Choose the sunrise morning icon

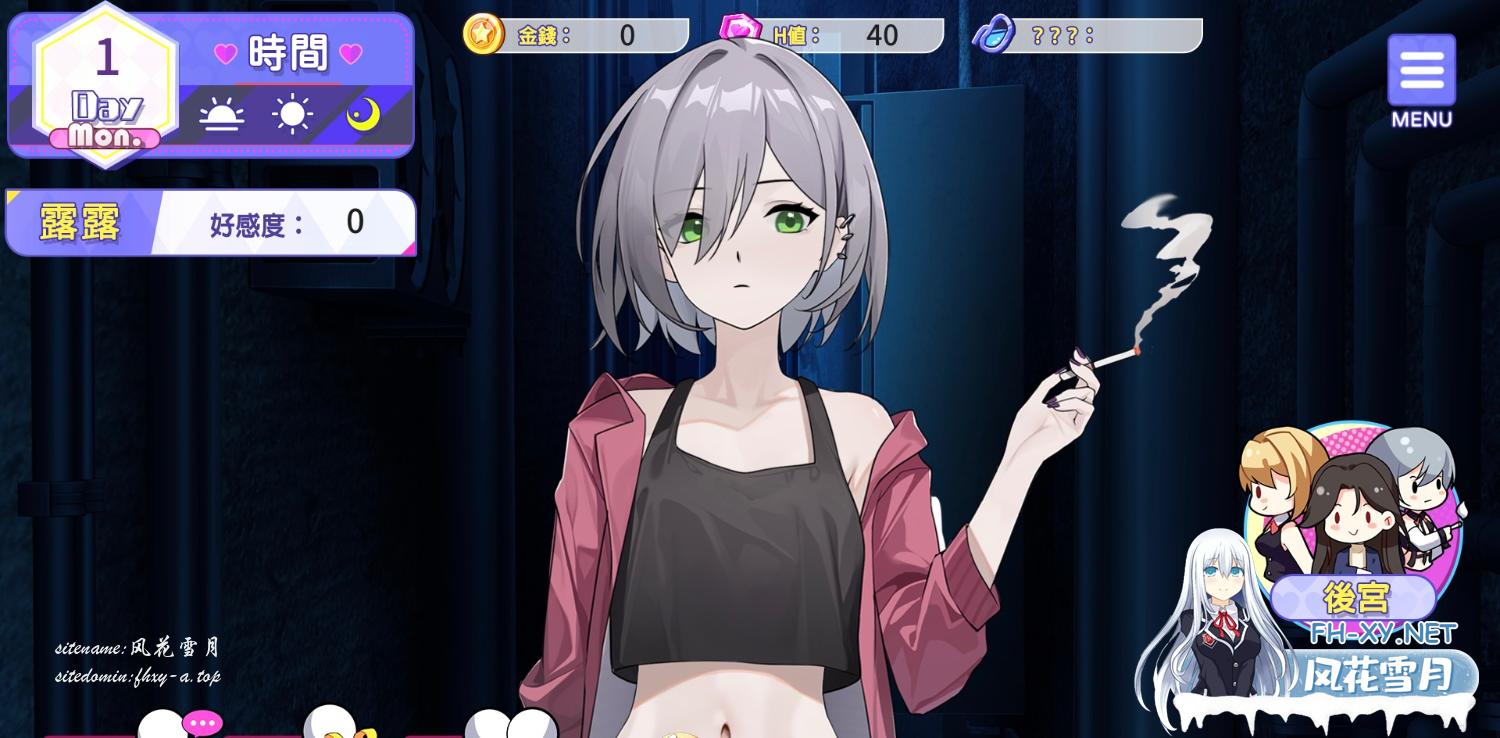tap(221, 116)
